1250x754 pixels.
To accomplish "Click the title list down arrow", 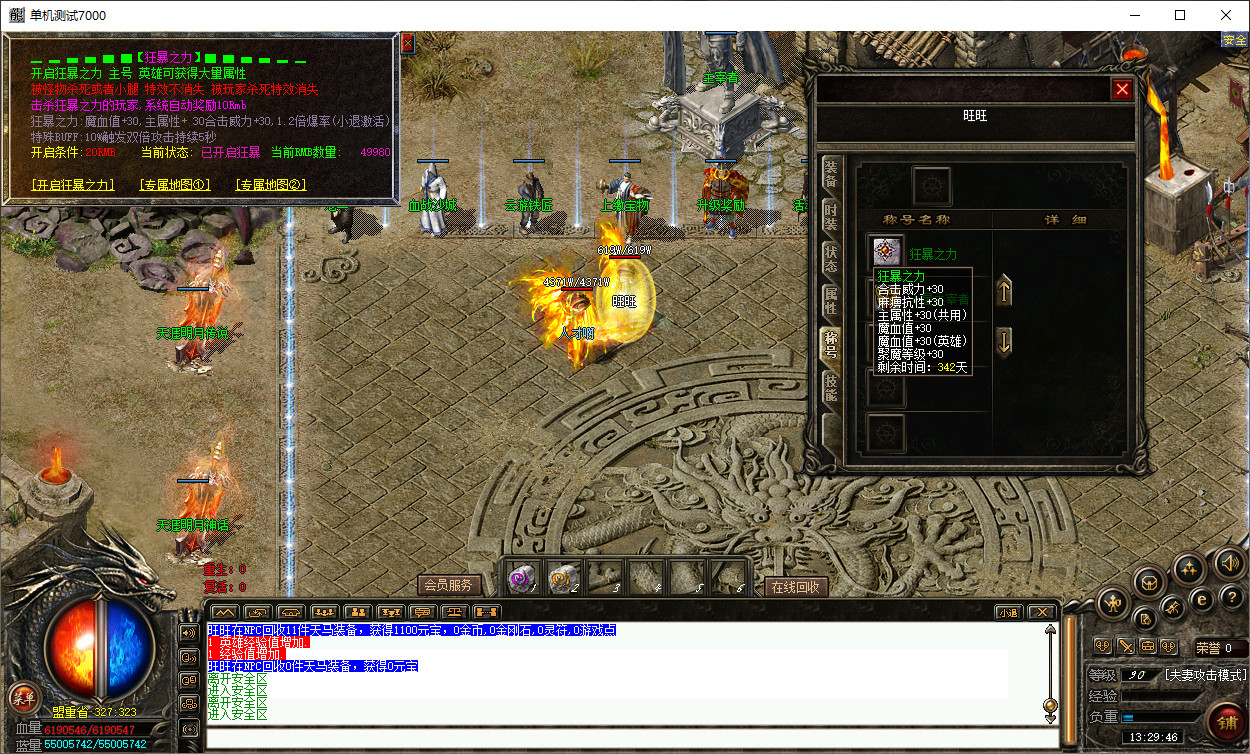I will pyautogui.click(x=1005, y=340).
